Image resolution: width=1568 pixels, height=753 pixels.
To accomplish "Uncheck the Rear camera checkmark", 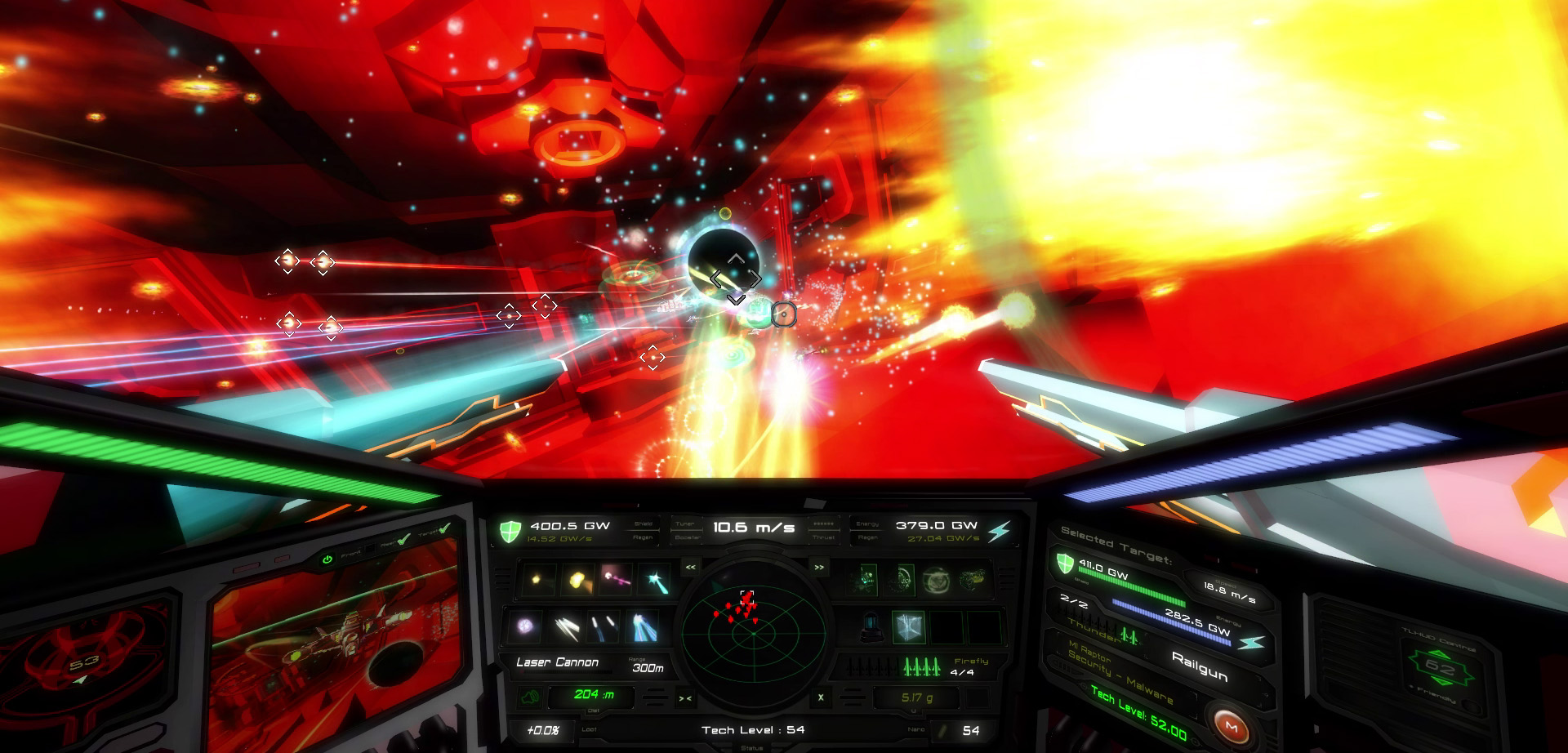I will coord(402,541).
